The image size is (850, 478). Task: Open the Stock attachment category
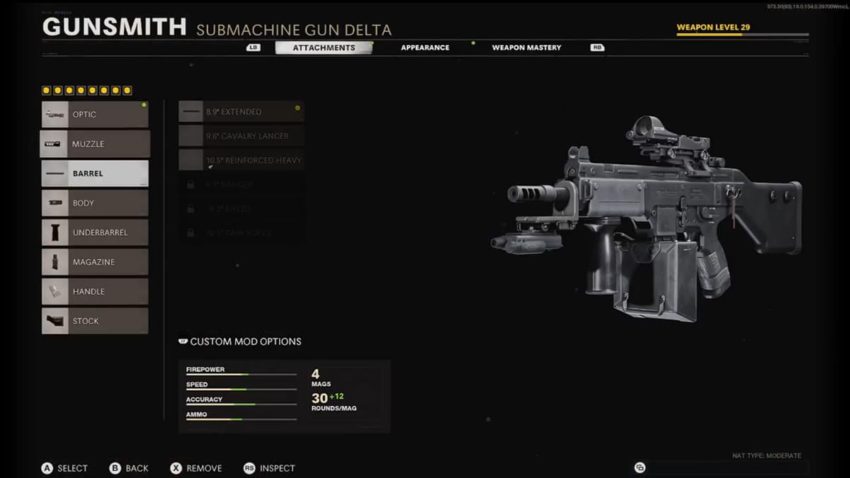(x=95, y=321)
